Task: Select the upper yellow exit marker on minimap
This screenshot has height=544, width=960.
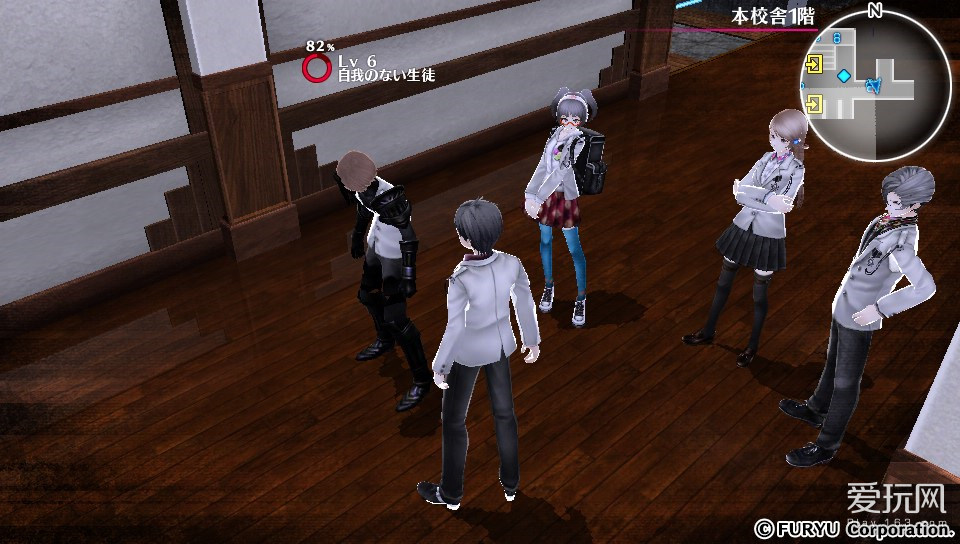Action: [815, 65]
